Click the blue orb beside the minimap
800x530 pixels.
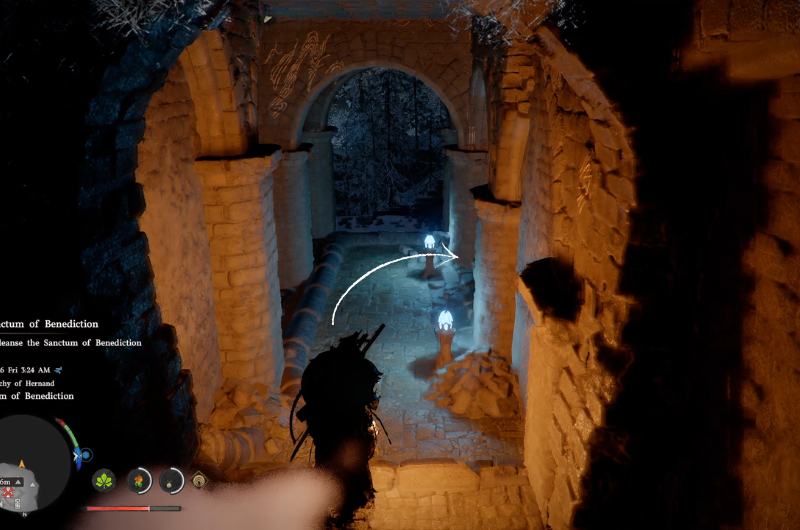(x=86, y=455)
